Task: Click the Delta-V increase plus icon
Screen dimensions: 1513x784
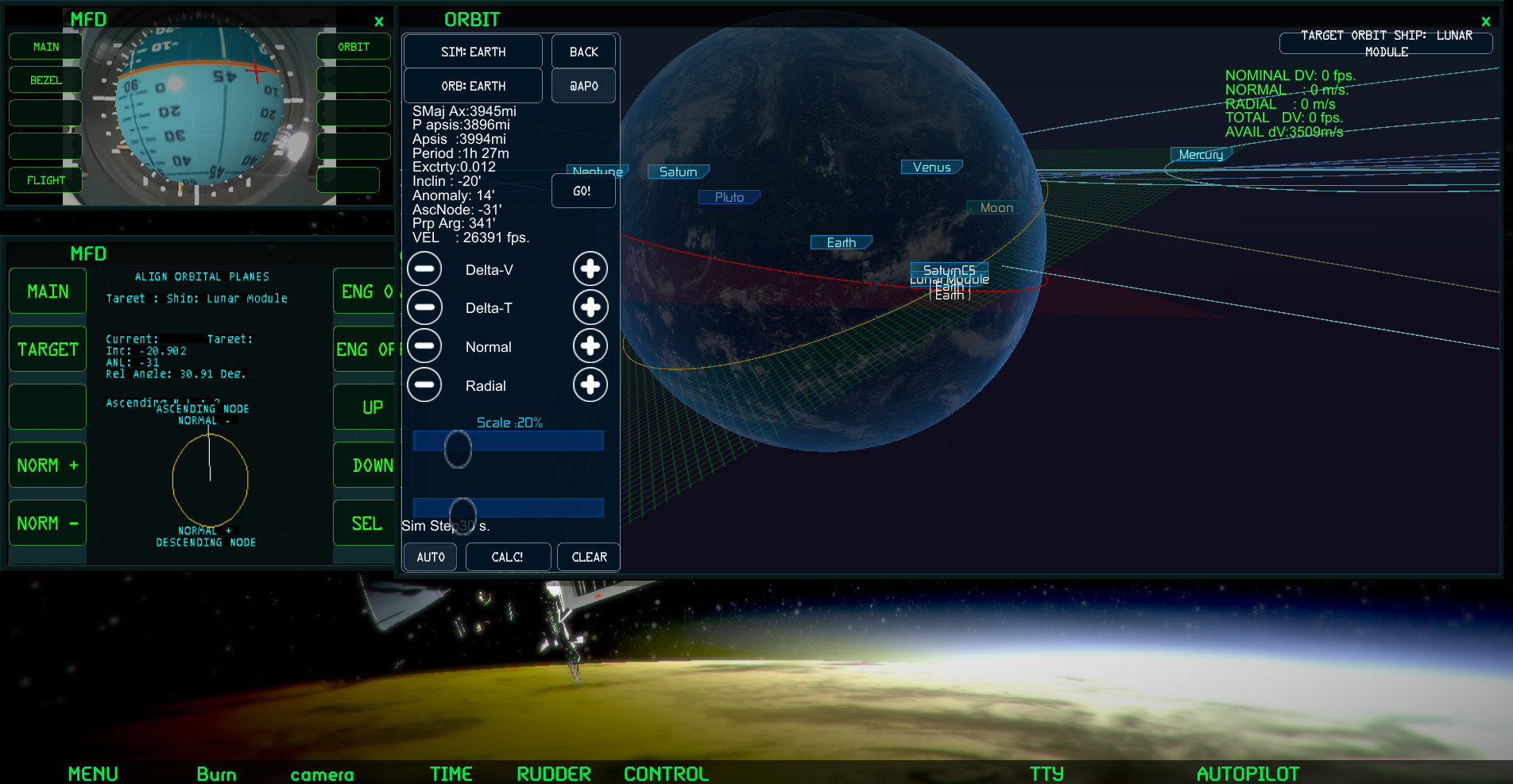Action: [x=590, y=268]
